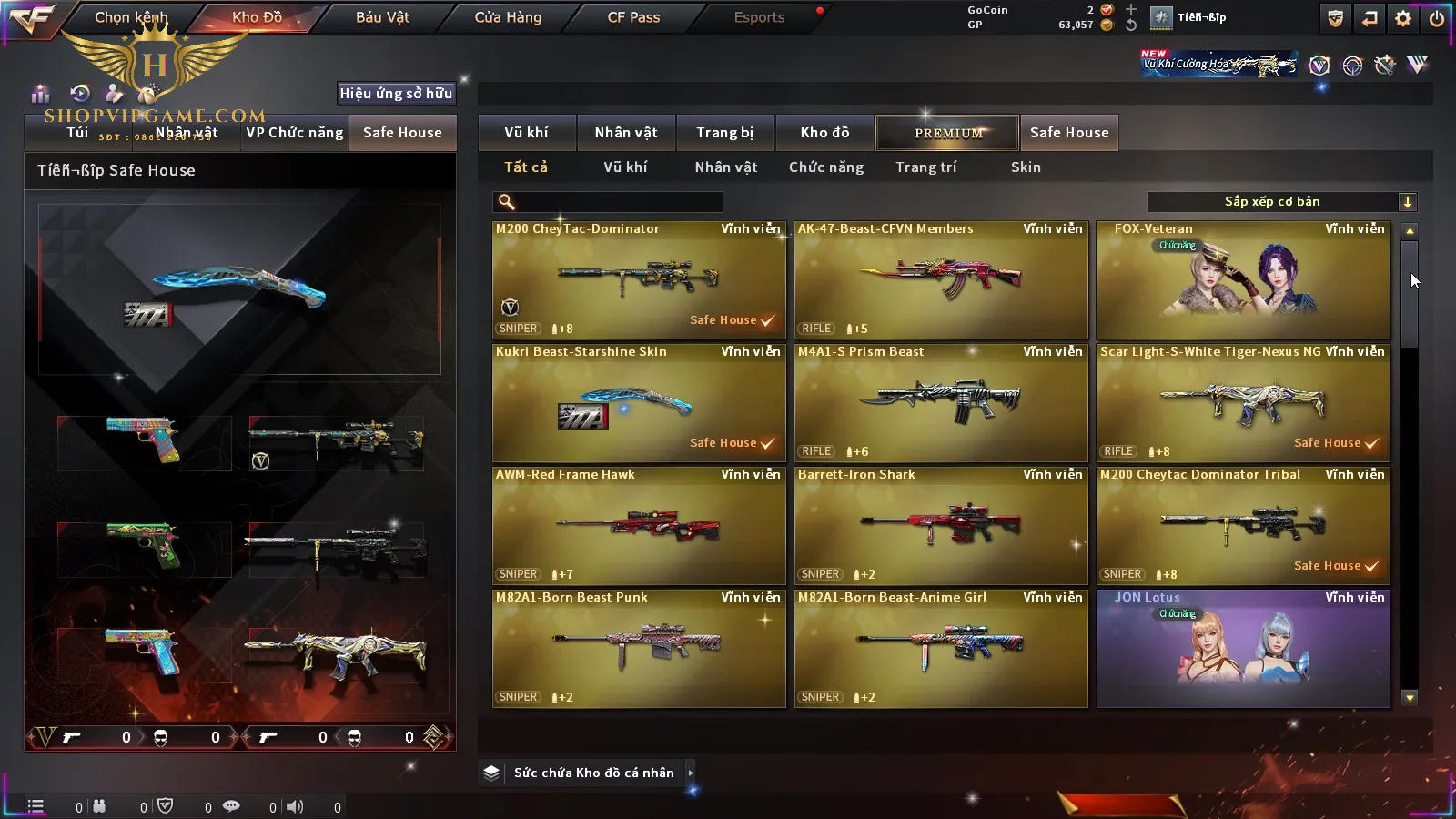1456x819 pixels.
Task: Open the settings gear icon
Action: [x=1403, y=18]
